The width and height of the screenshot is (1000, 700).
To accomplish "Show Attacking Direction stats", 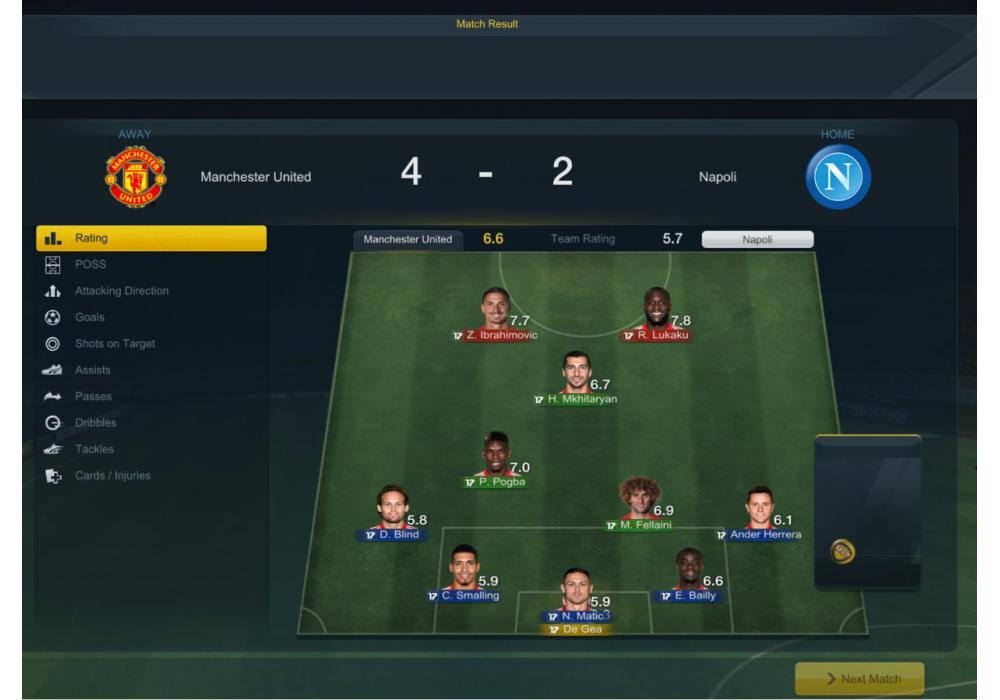I will click(121, 291).
